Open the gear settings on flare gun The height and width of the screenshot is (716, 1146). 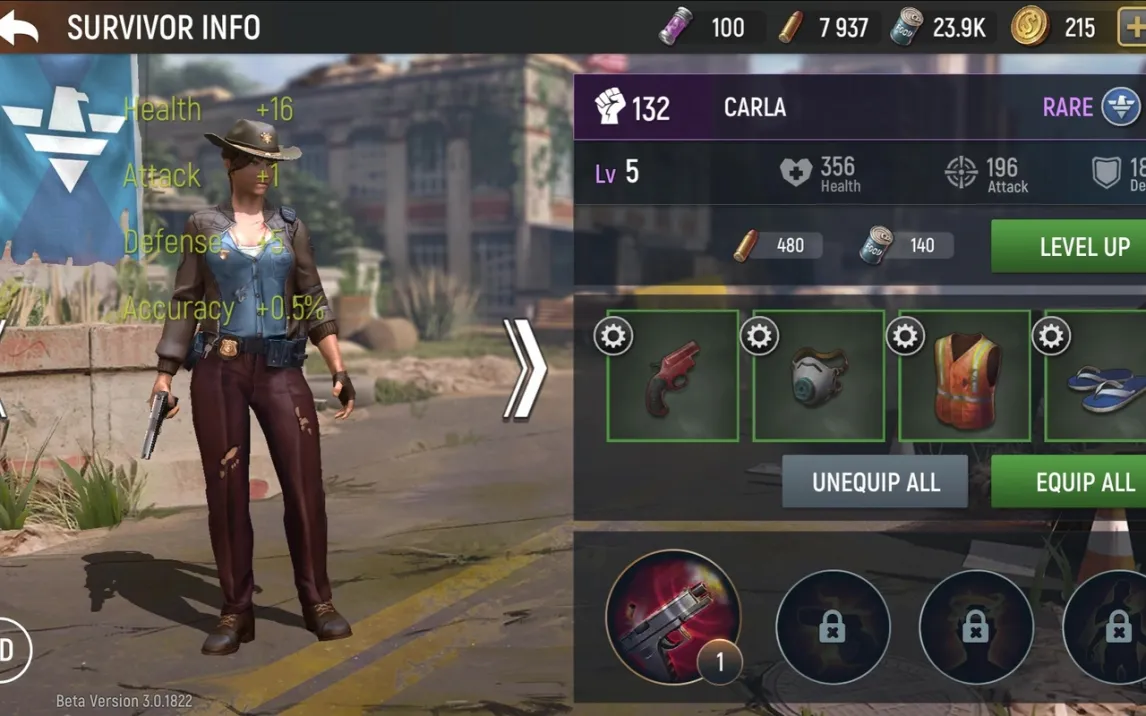pyautogui.click(x=613, y=337)
